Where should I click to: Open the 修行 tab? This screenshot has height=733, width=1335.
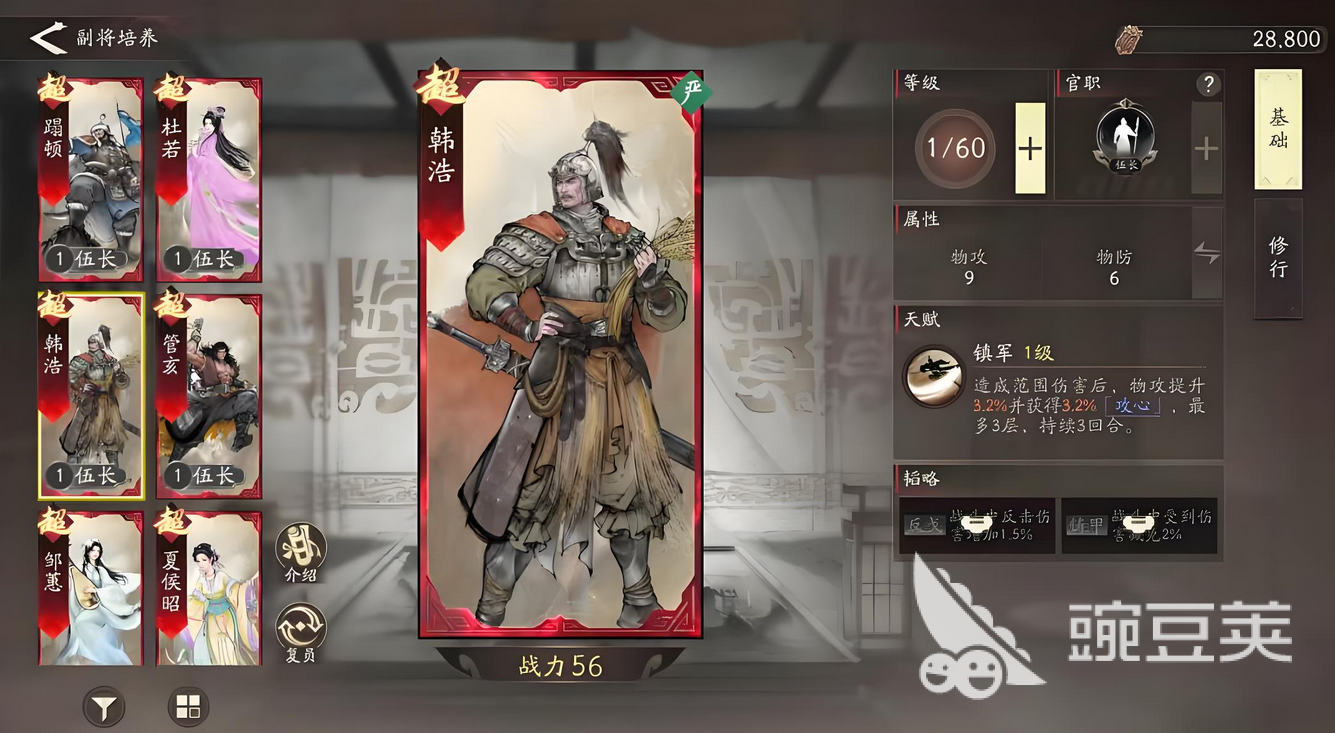1278,258
